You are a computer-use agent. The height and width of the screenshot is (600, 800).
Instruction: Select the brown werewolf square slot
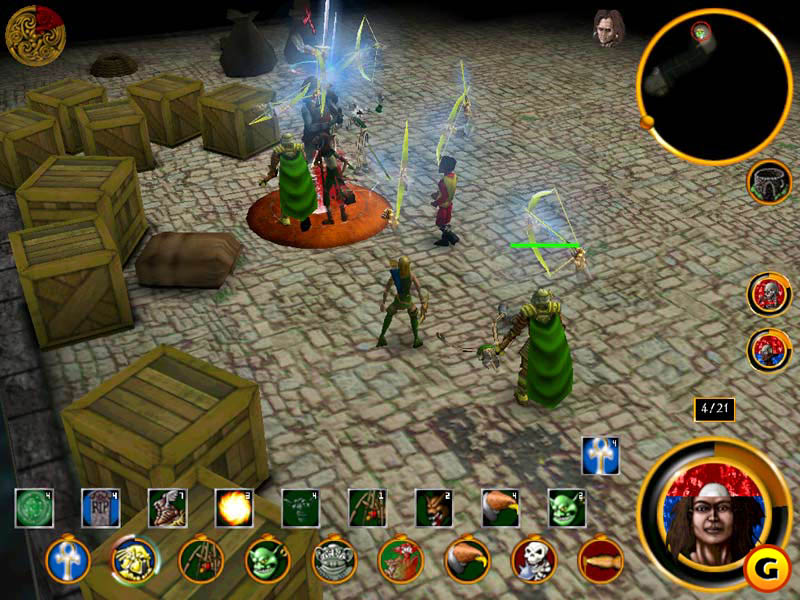(x=434, y=508)
